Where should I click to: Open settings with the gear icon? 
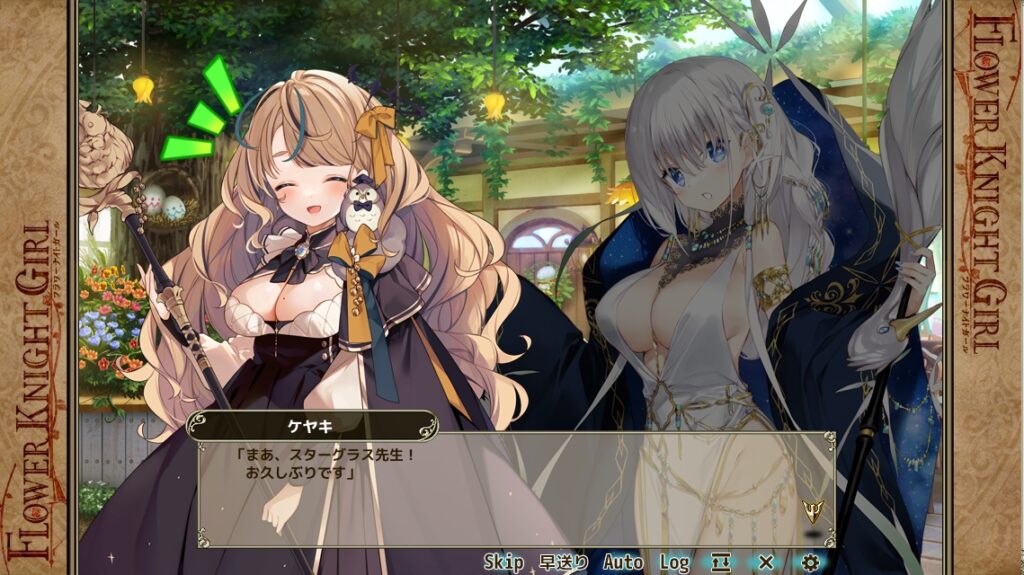coord(811,562)
